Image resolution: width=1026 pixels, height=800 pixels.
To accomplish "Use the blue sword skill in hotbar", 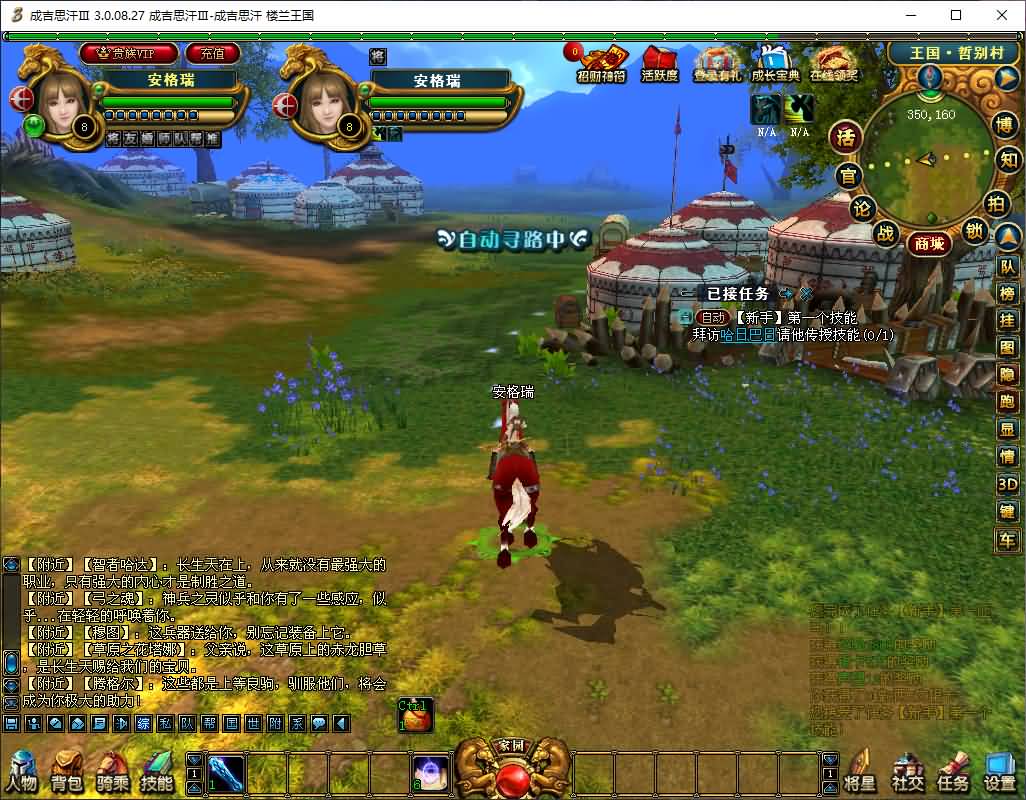I will (225, 772).
